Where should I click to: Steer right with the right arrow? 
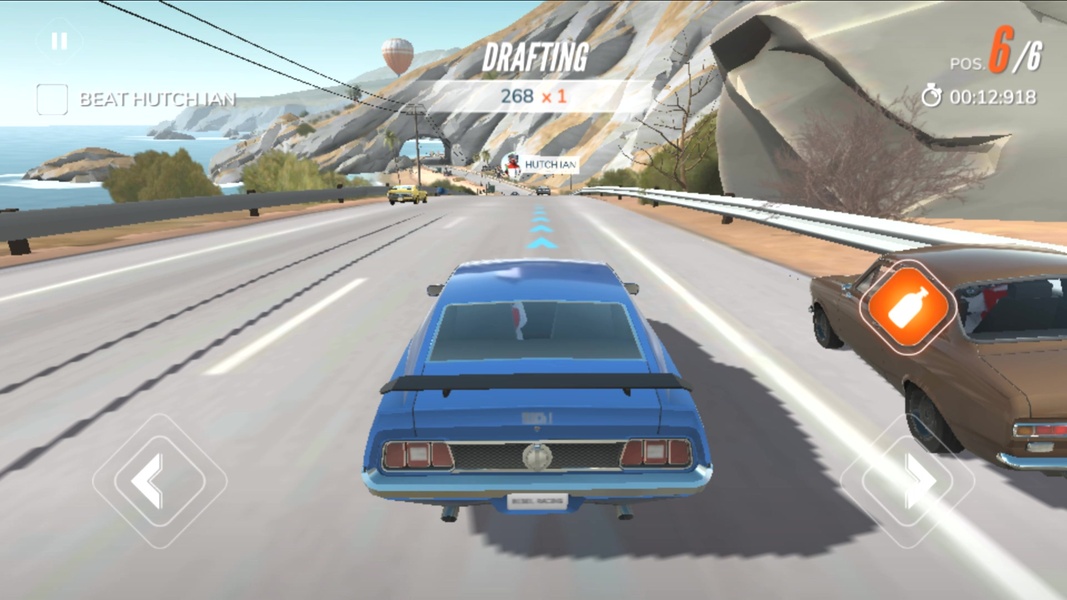tap(908, 481)
